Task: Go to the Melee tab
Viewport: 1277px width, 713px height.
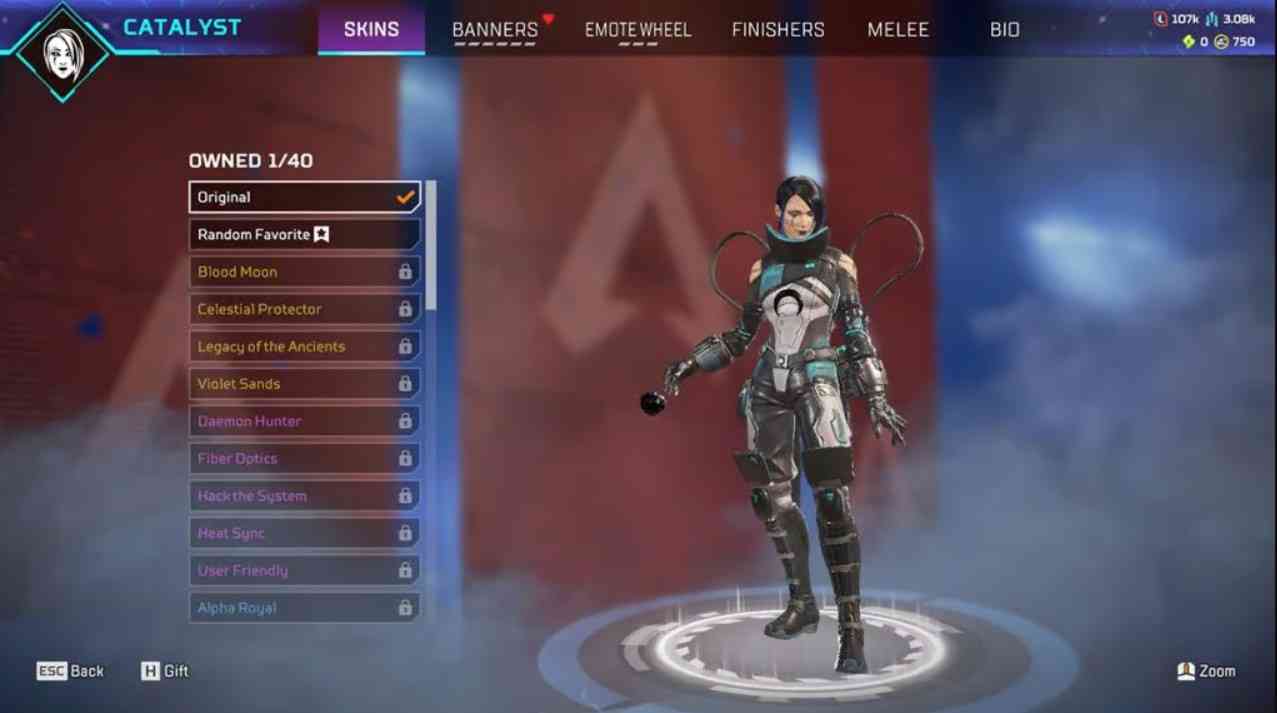Action: [898, 29]
